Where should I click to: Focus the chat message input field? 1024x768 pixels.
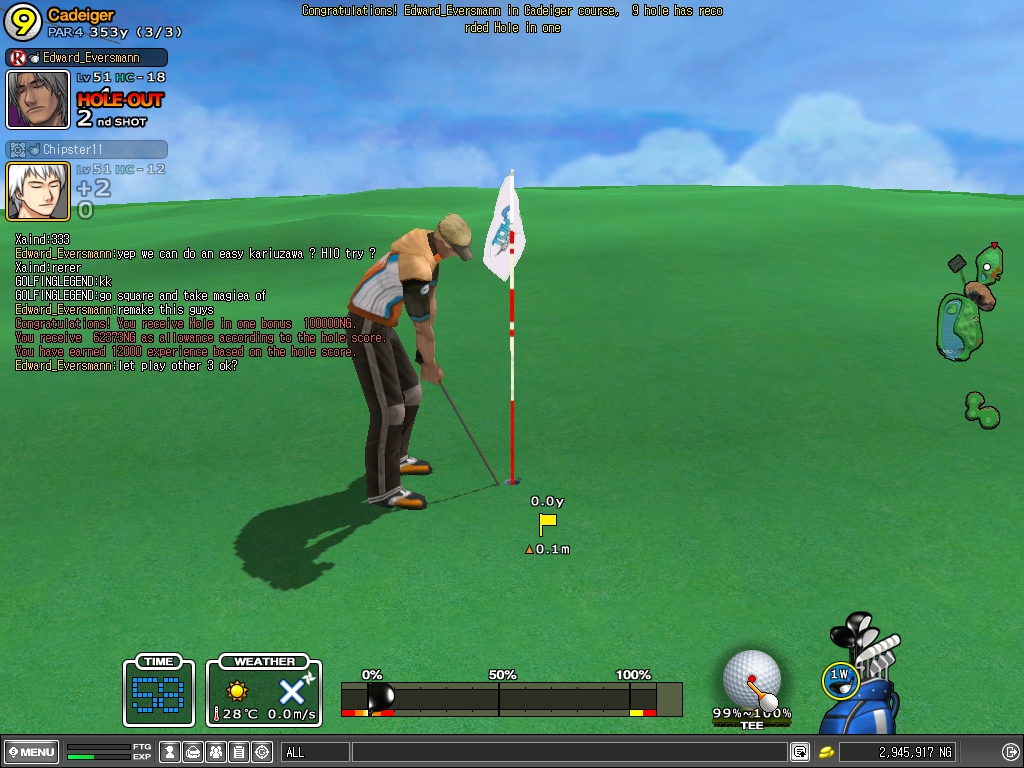(x=568, y=752)
